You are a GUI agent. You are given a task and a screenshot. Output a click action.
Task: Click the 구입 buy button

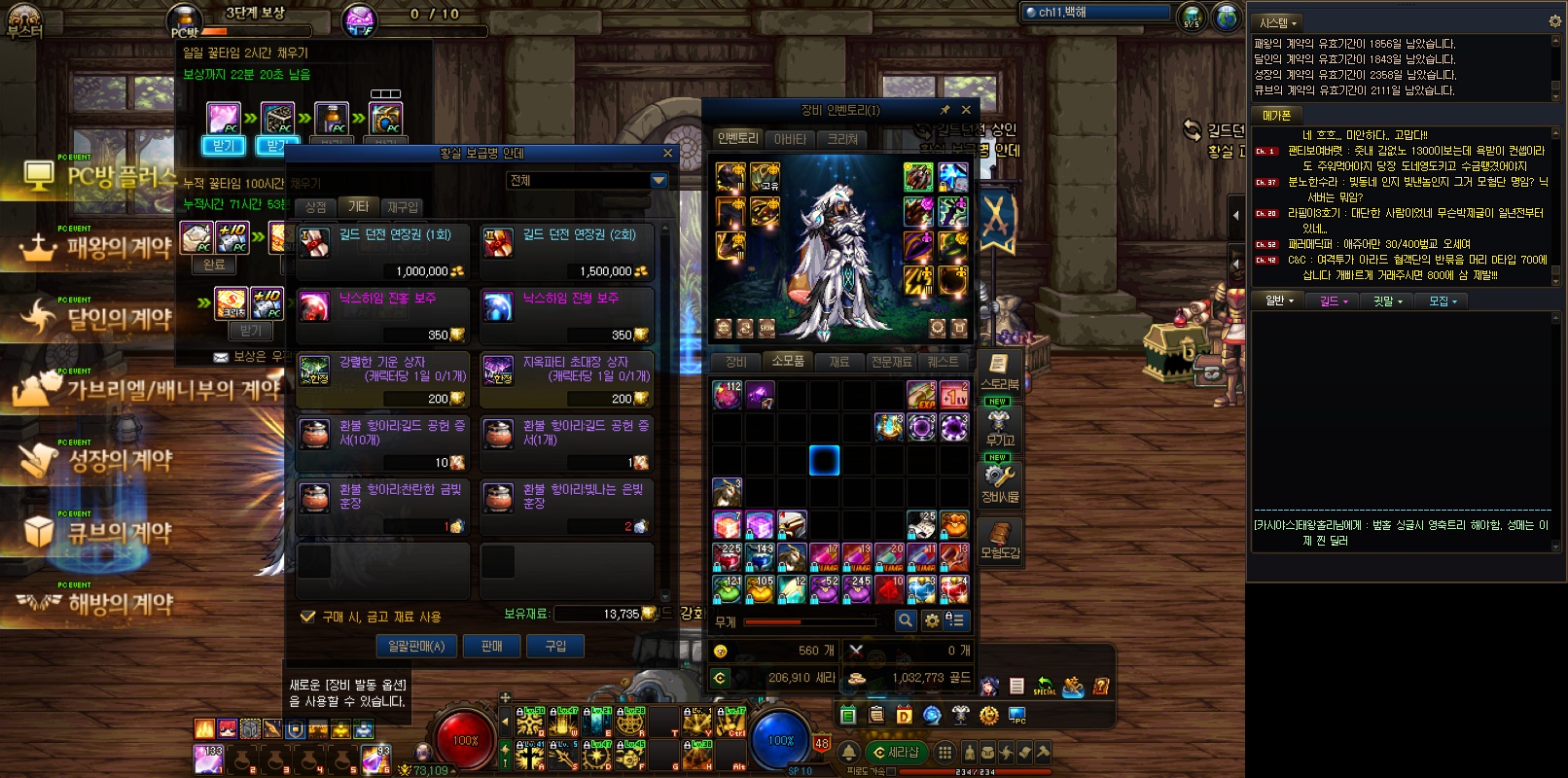[555, 646]
